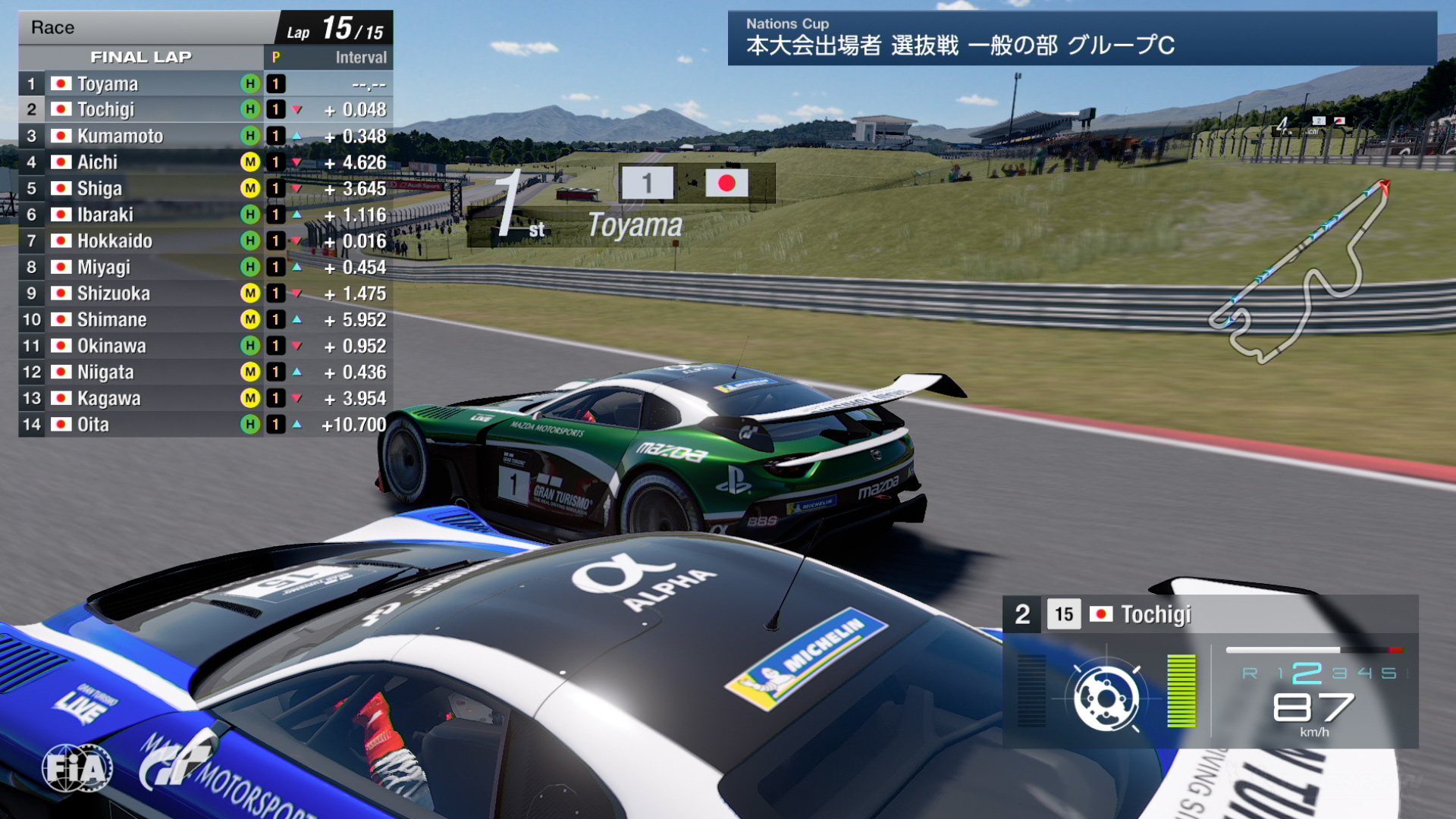Expand the Lap 15/15 counter display
The image size is (1456, 819).
point(334,27)
